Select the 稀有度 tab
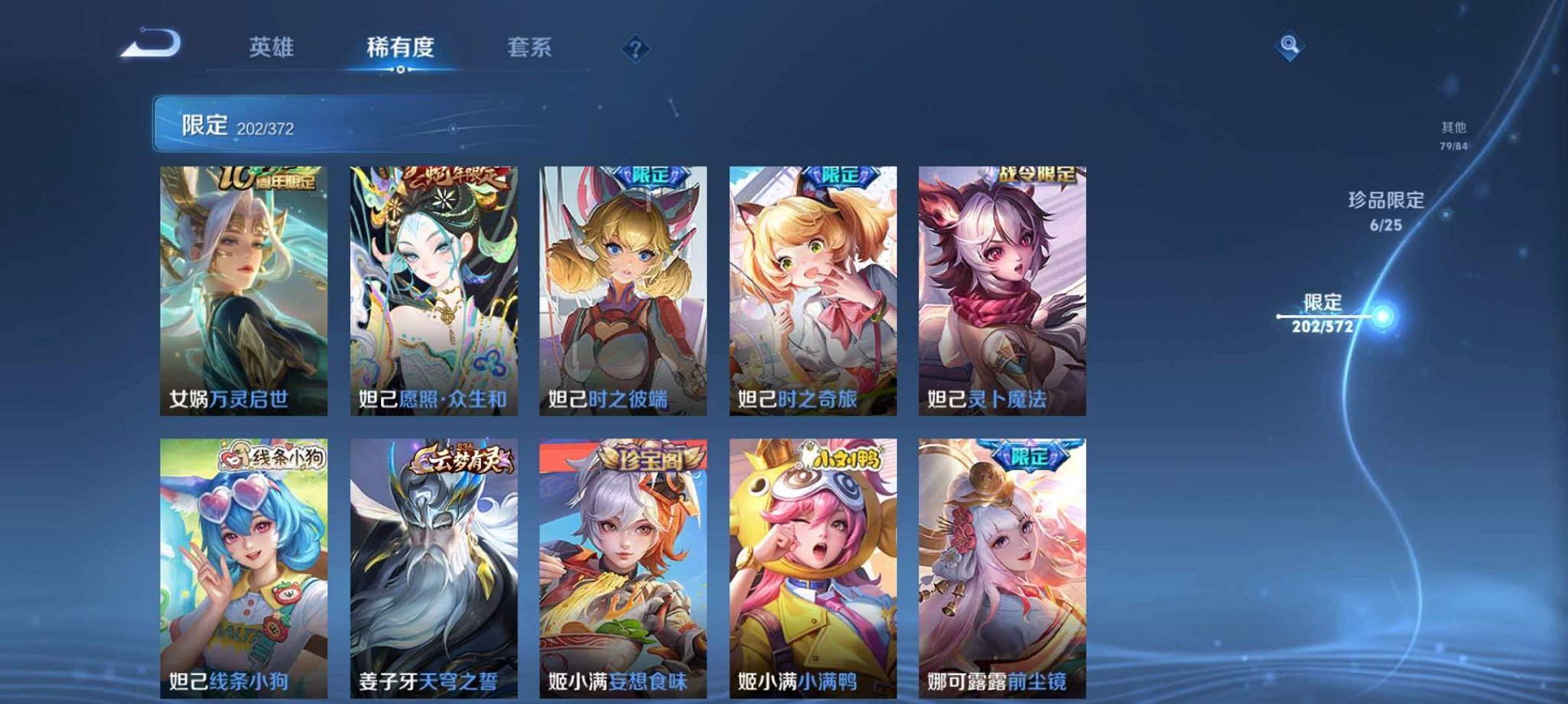 401,47
